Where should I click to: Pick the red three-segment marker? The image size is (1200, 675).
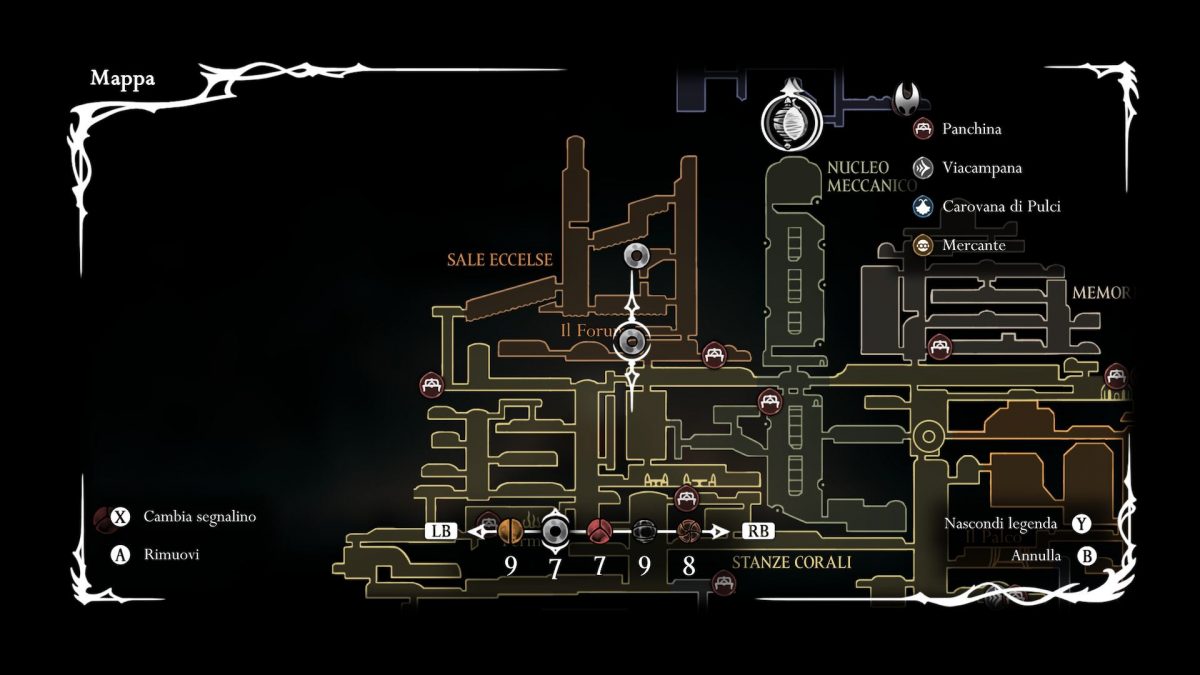tap(600, 531)
